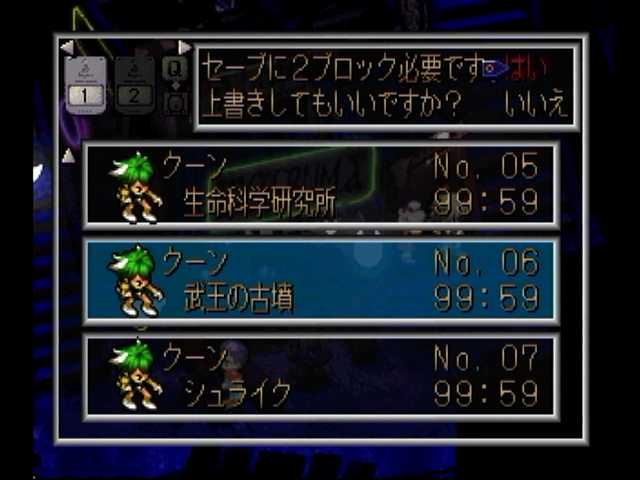Pick save slot No. 07 シュライク
The width and height of the screenshot is (640, 480).
point(320,375)
